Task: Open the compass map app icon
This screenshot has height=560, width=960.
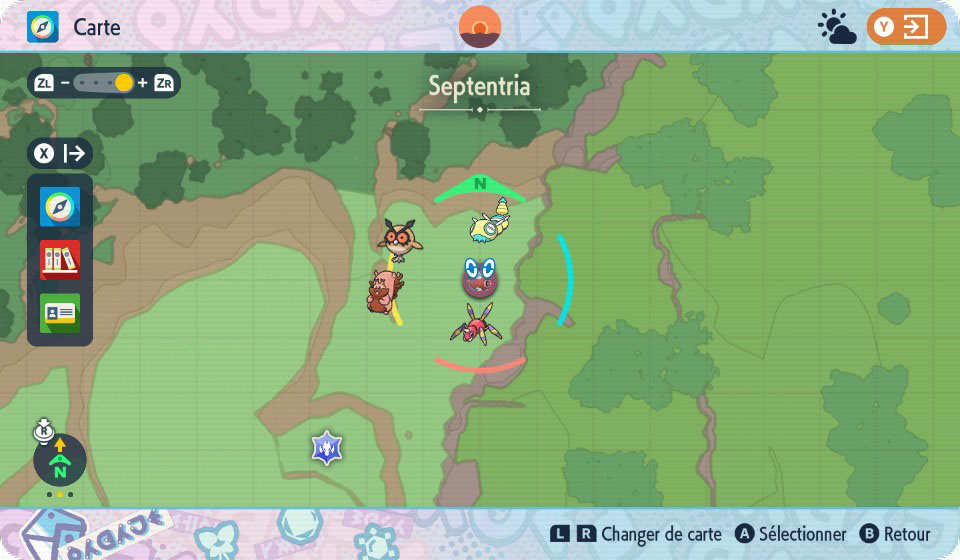Action: click(60, 207)
